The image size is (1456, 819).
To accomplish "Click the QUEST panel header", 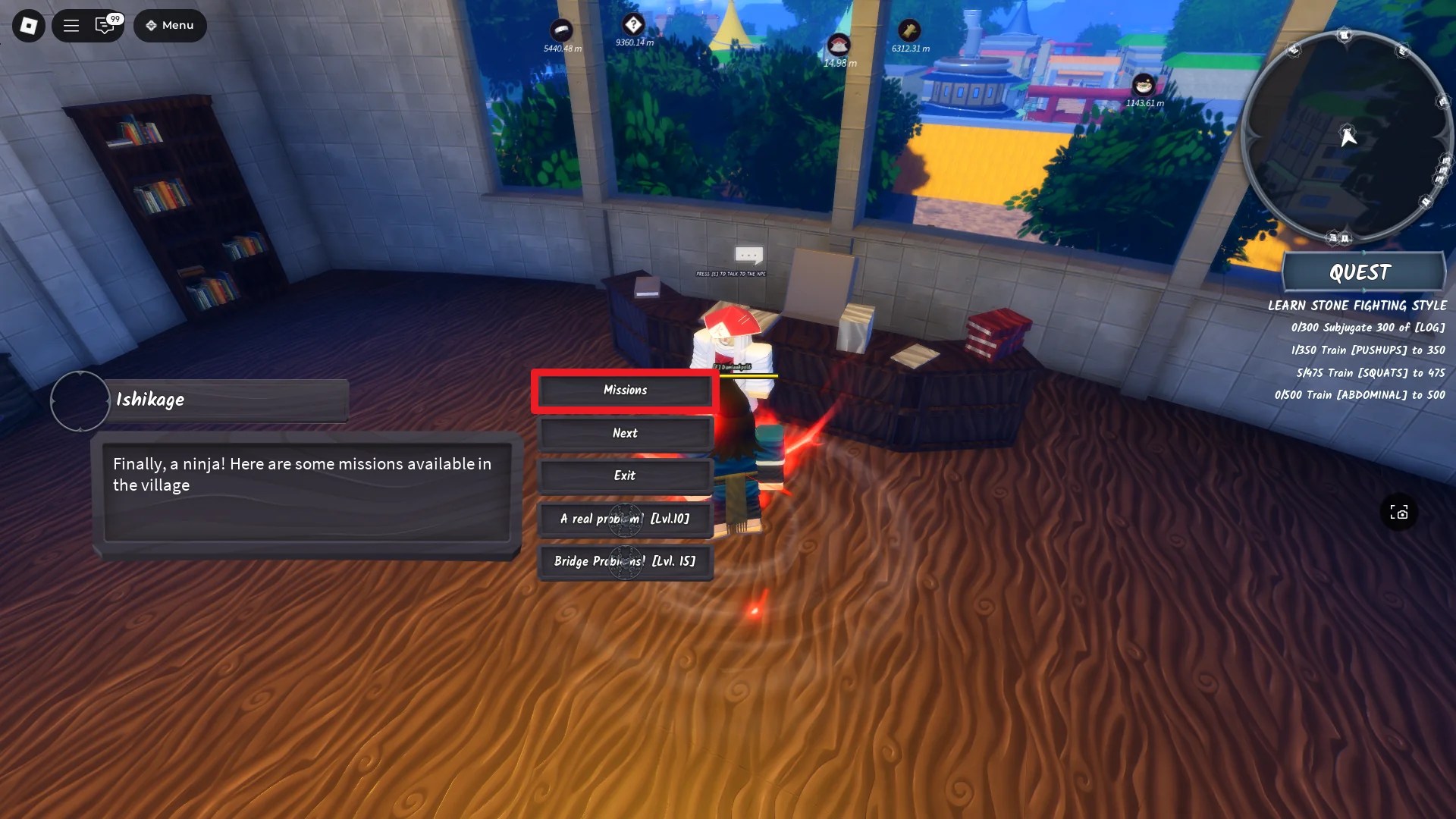I will click(x=1361, y=272).
